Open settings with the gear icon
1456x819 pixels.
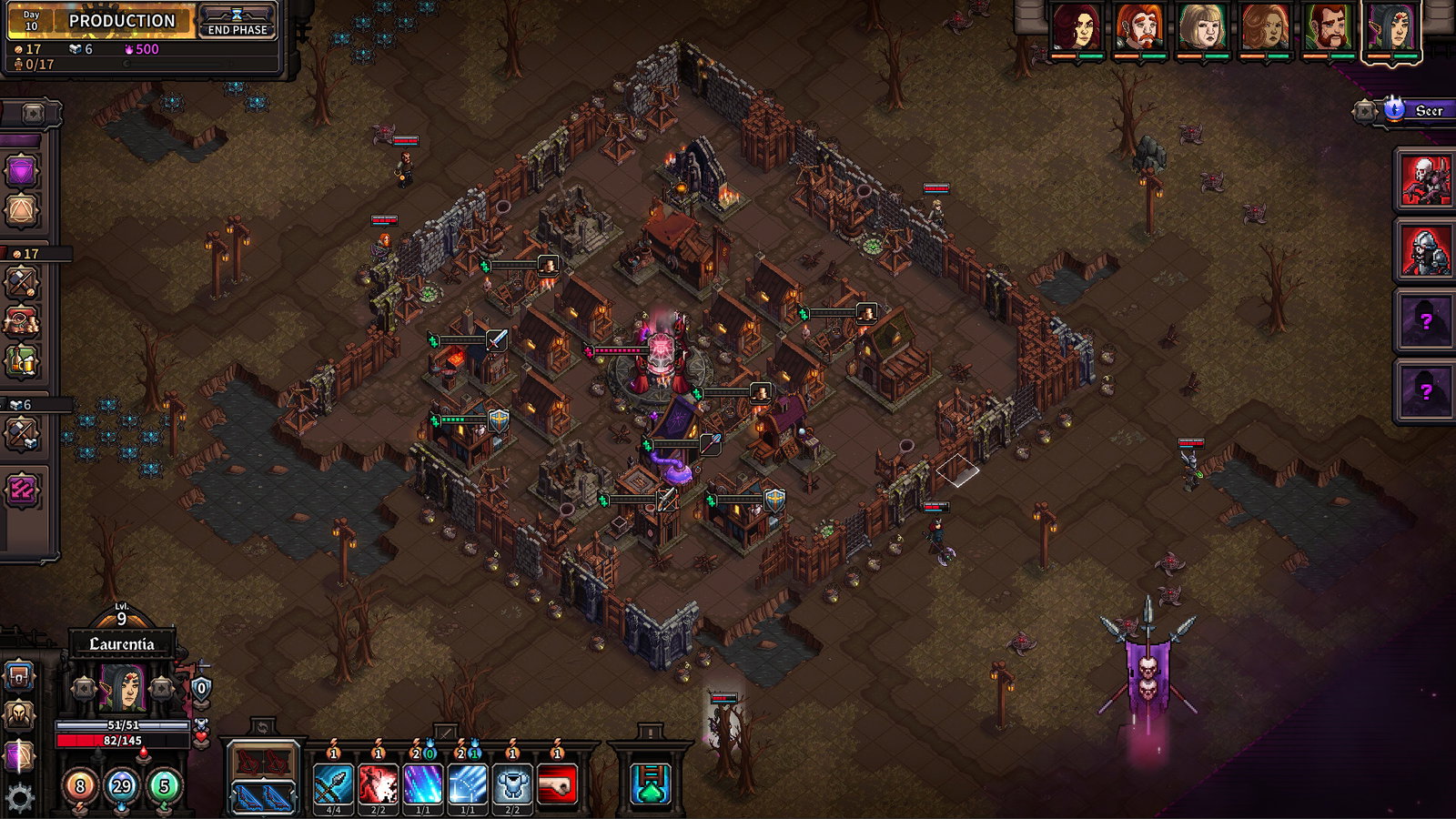[x=19, y=798]
